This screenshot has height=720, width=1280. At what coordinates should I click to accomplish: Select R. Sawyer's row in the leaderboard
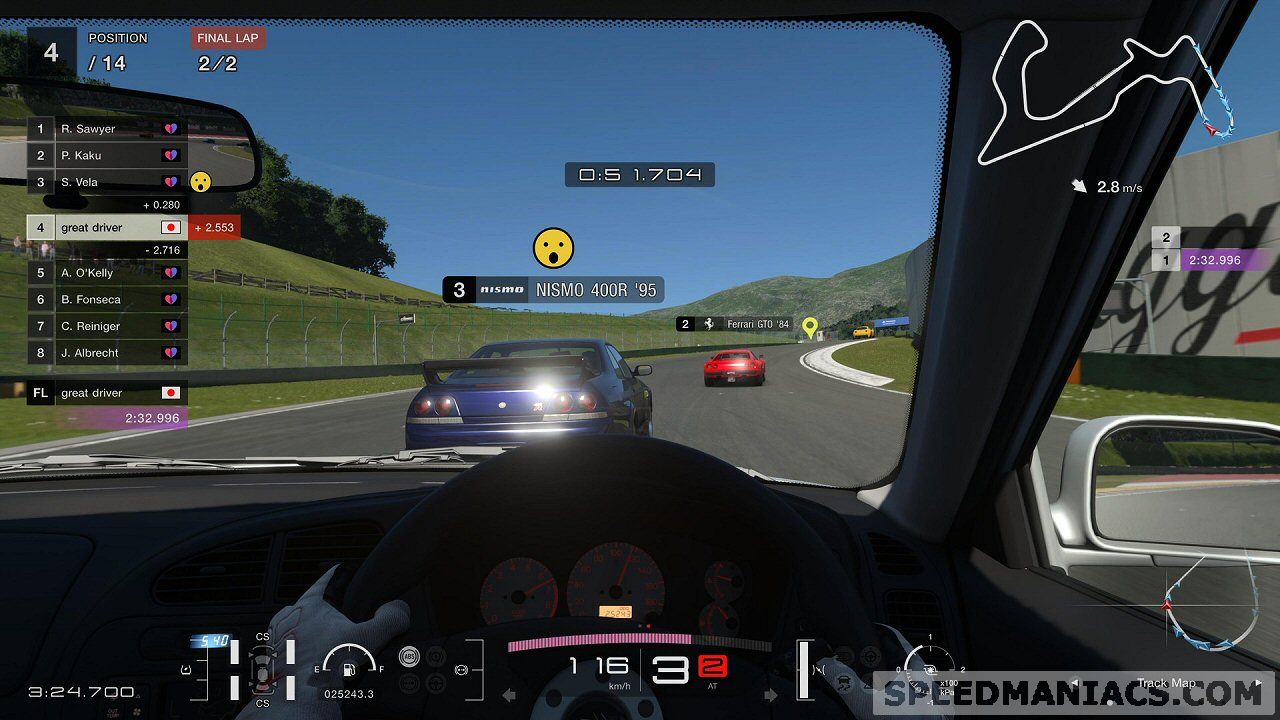point(107,129)
